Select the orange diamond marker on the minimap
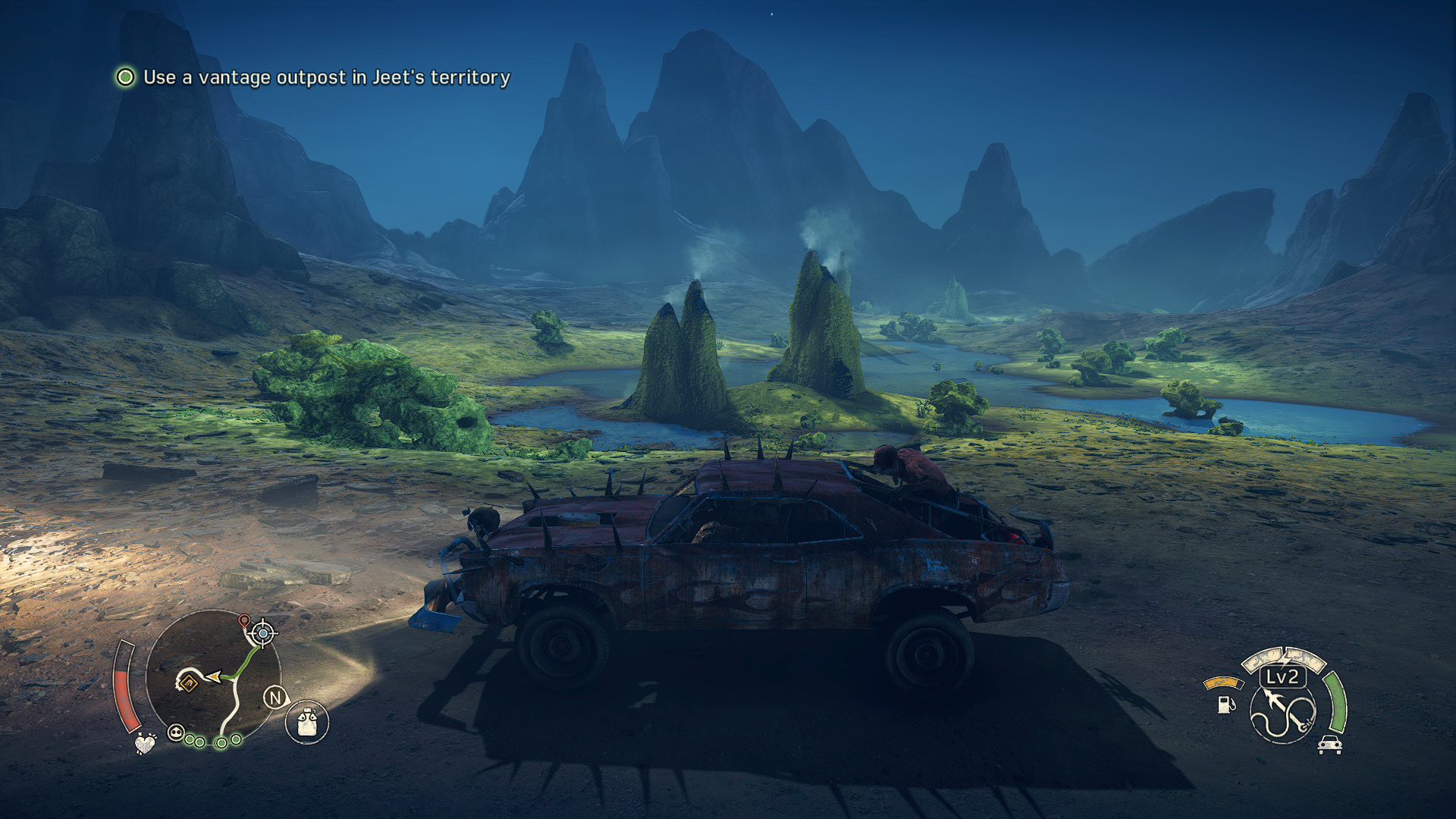The image size is (1456, 819). (x=187, y=683)
